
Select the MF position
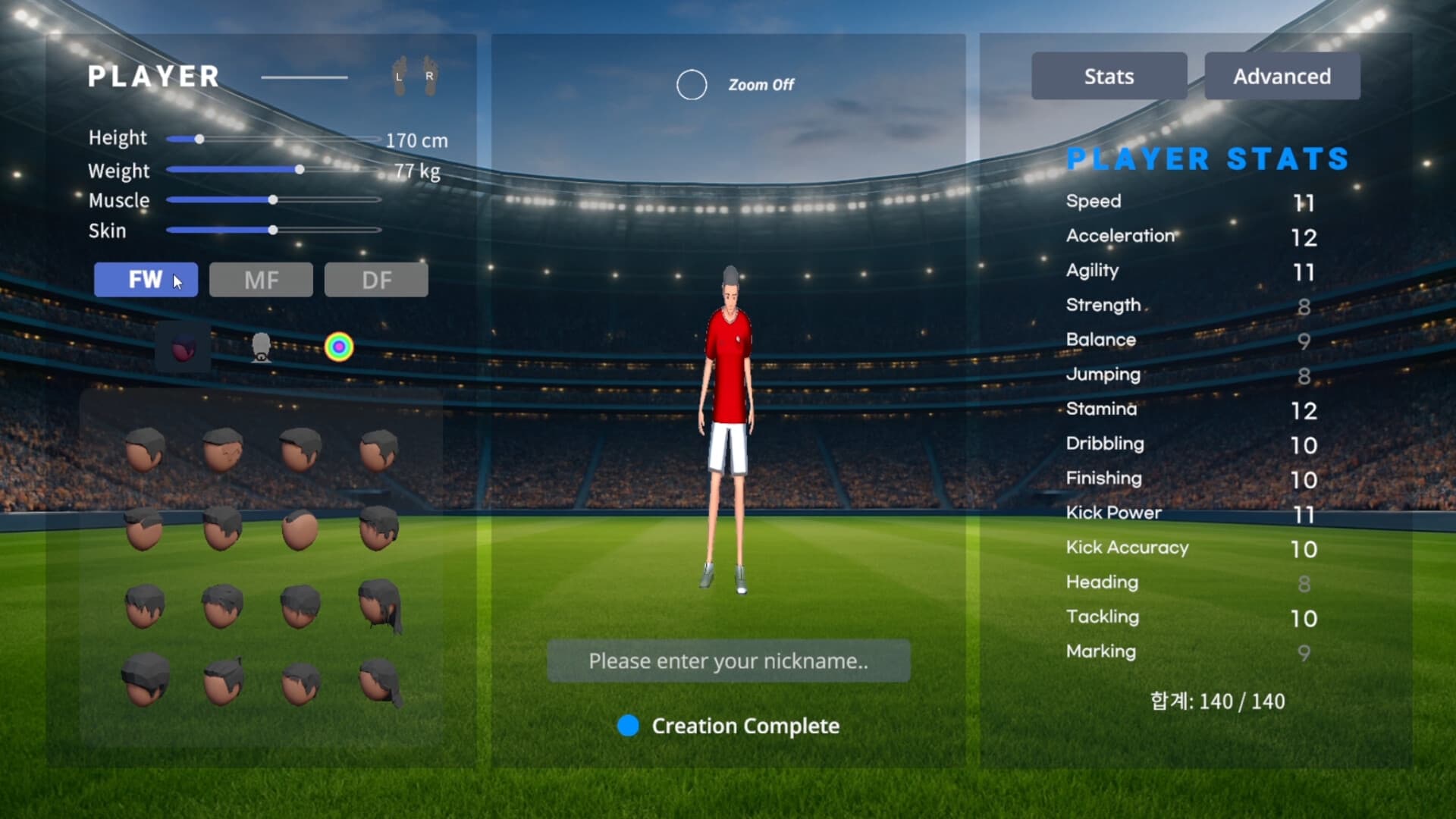261,280
